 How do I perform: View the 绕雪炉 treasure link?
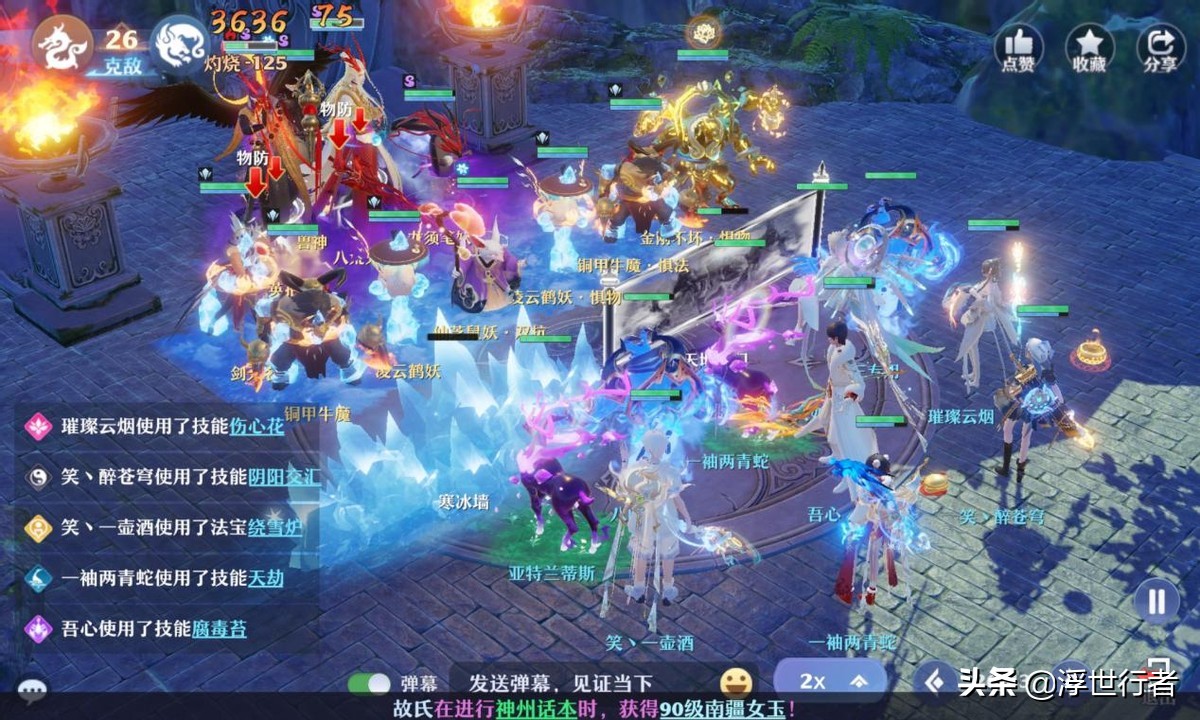click(x=275, y=527)
